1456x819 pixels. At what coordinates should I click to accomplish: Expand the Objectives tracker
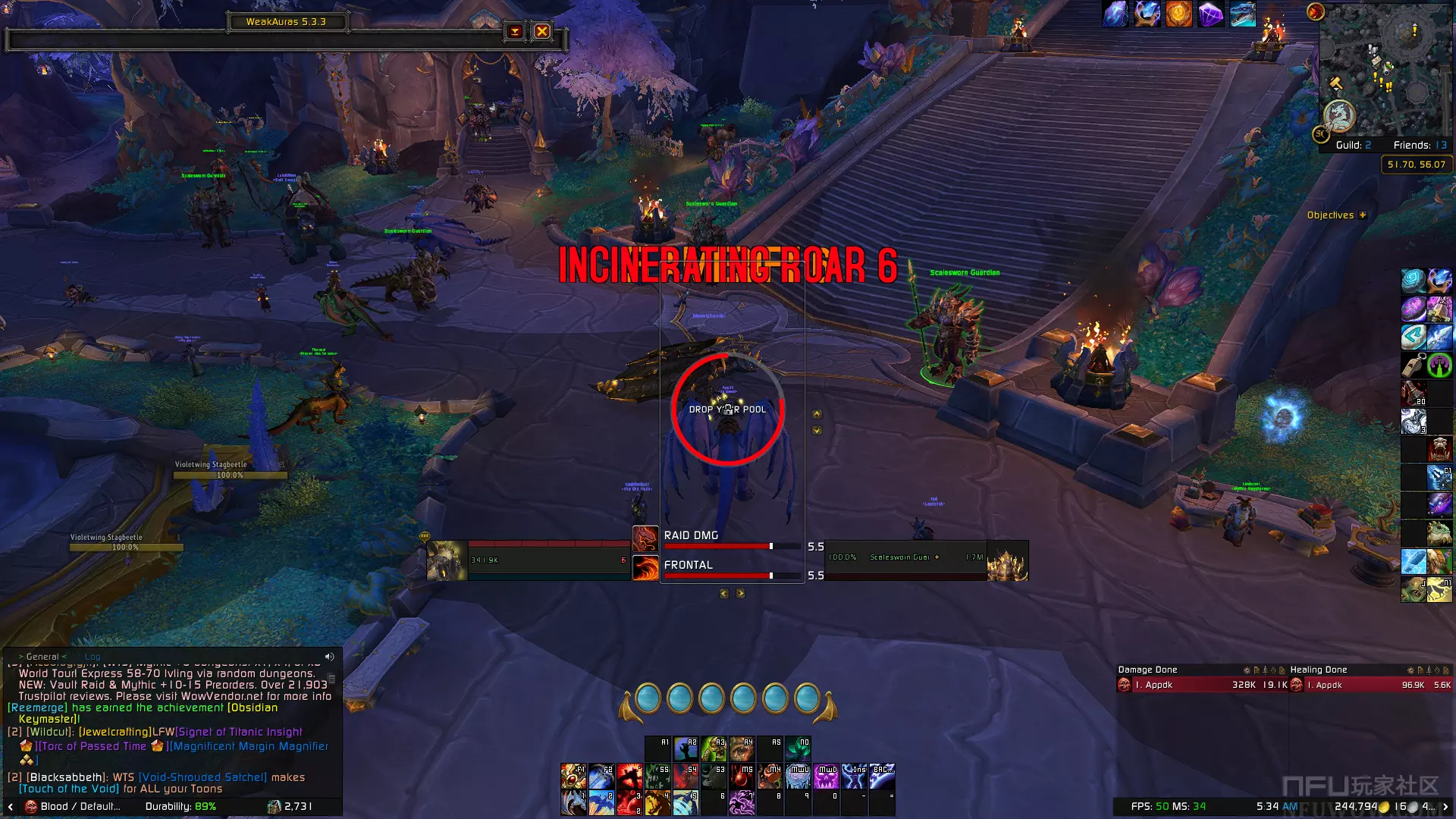[1363, 215]
